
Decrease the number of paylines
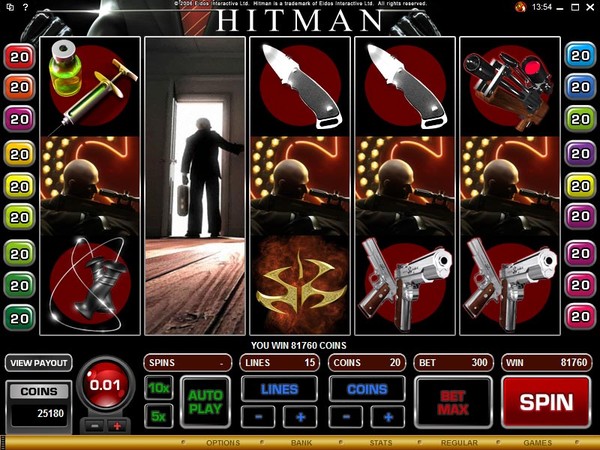[x=260, y=416]
